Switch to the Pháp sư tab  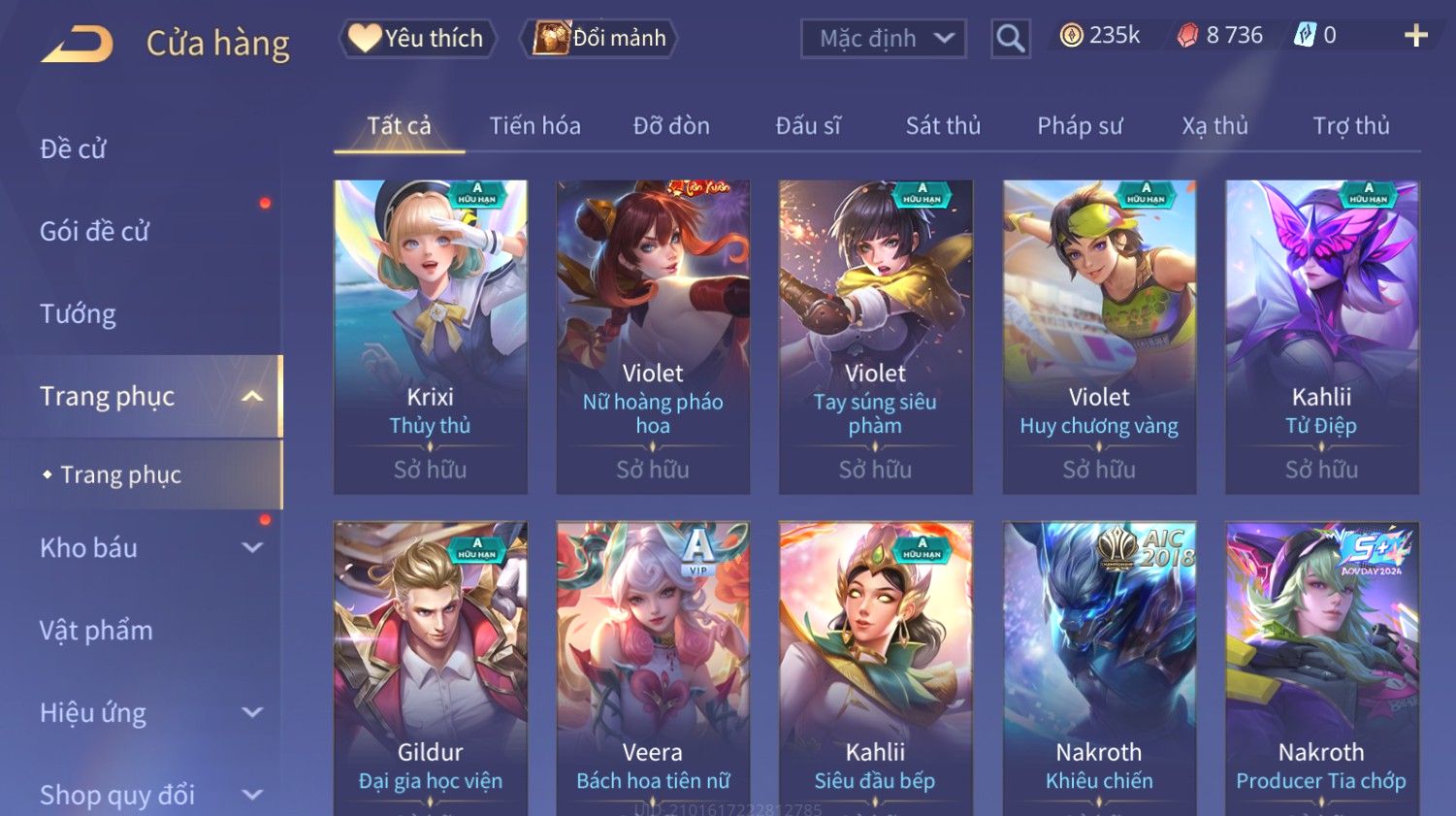click(x=1080, y=126)
